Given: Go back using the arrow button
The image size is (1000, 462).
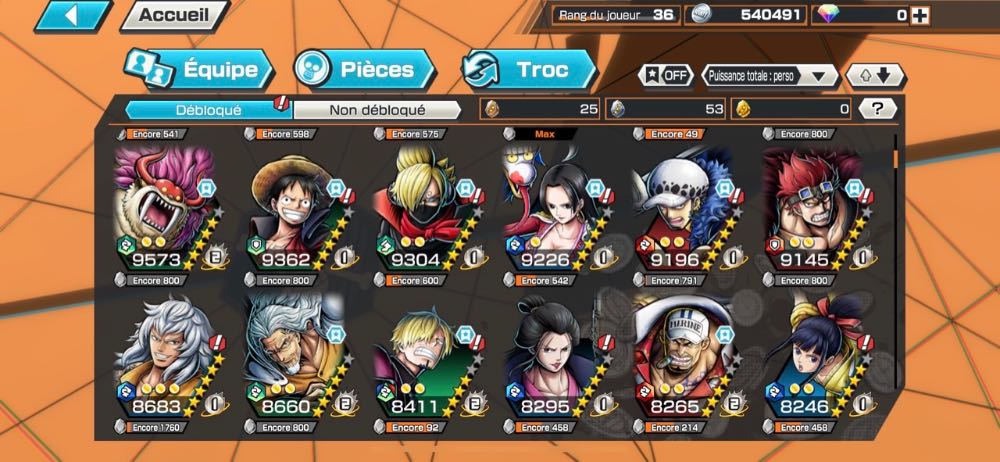Looking at the screenshot, I should pyautogui.click(x=72, y=15).
